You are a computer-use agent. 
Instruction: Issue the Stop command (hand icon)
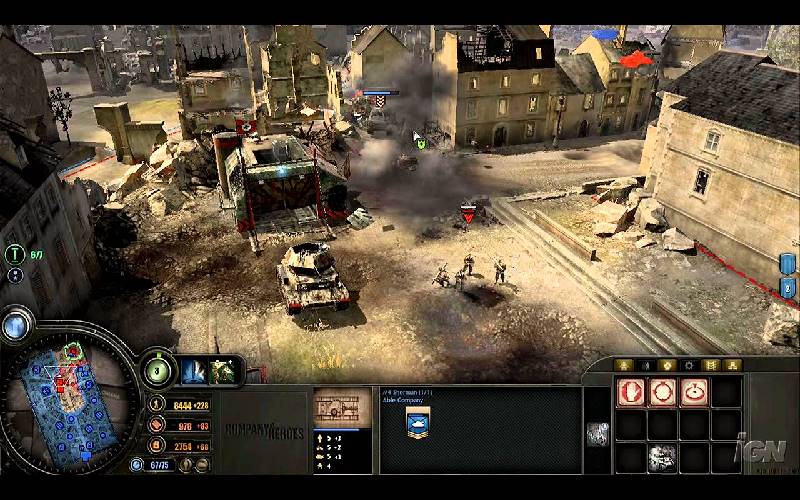pos(630,392)
